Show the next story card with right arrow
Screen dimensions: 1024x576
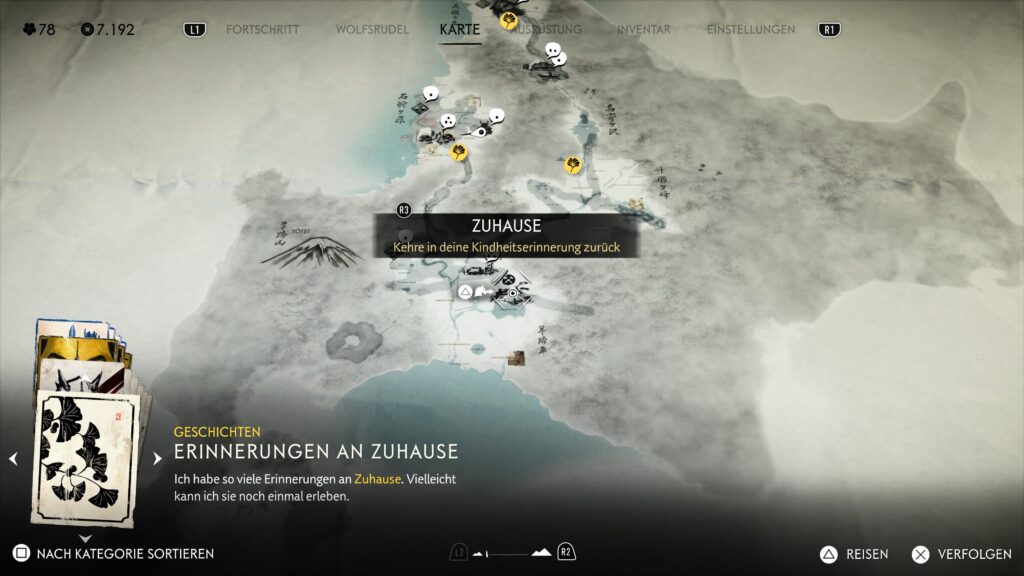click(x=157, y=459)
